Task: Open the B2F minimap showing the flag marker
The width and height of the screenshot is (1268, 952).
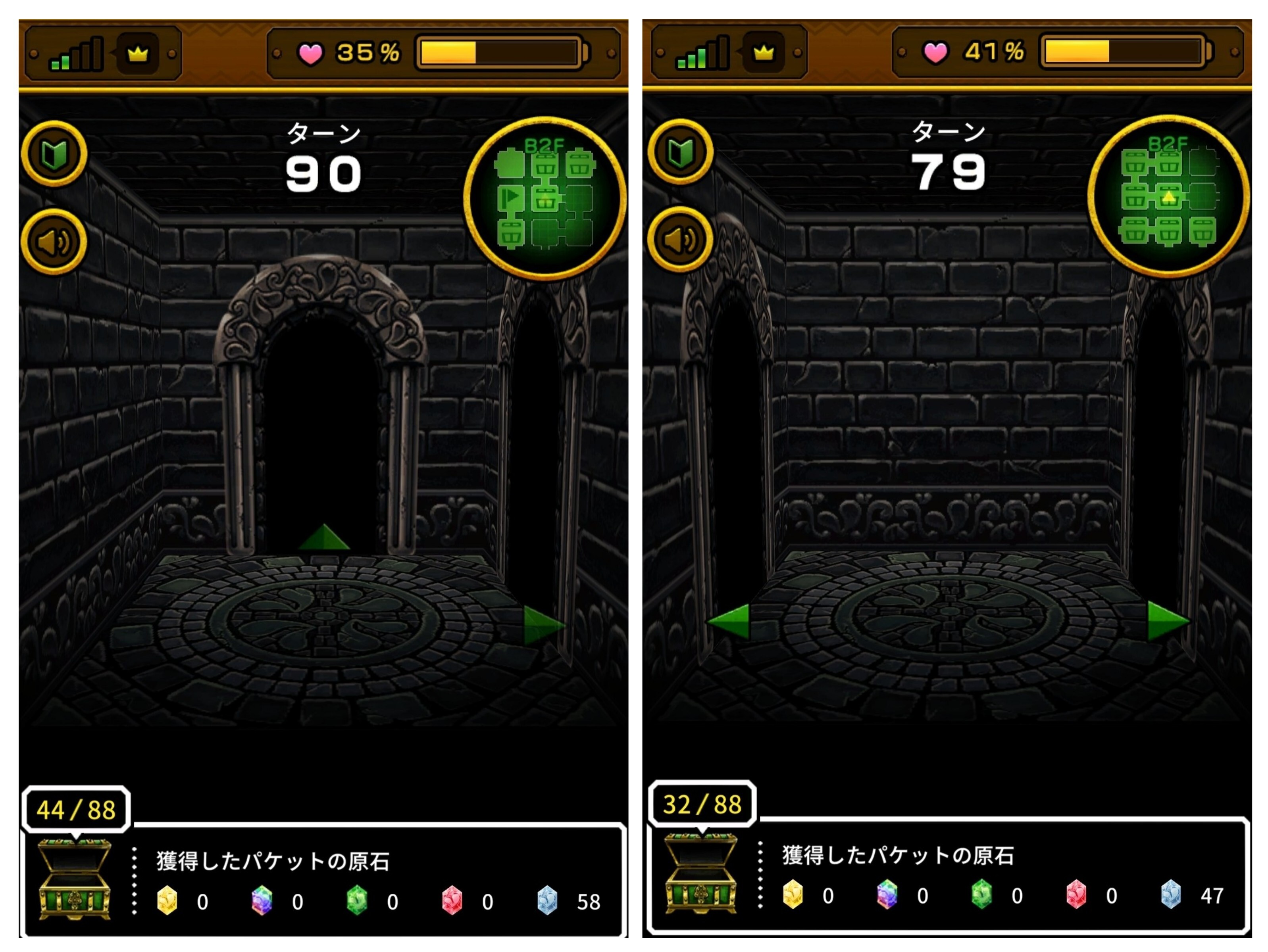Action: point(545,198)
